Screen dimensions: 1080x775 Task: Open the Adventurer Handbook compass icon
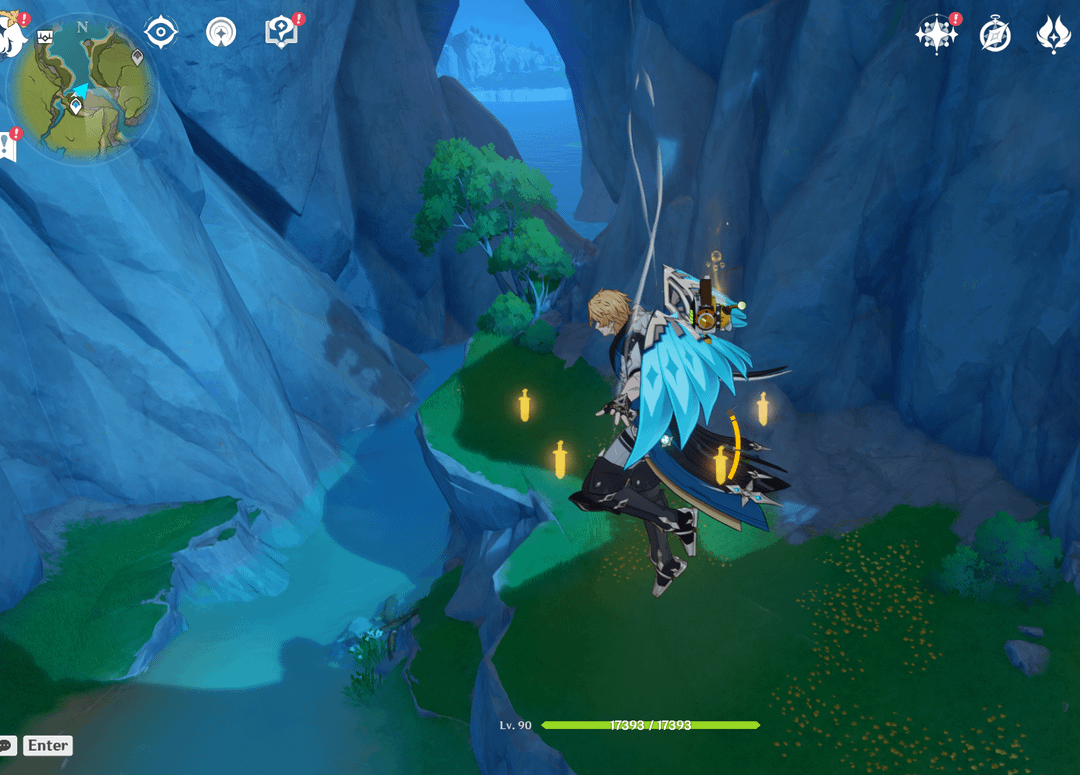pyautogui.click(x=995, y=34)
